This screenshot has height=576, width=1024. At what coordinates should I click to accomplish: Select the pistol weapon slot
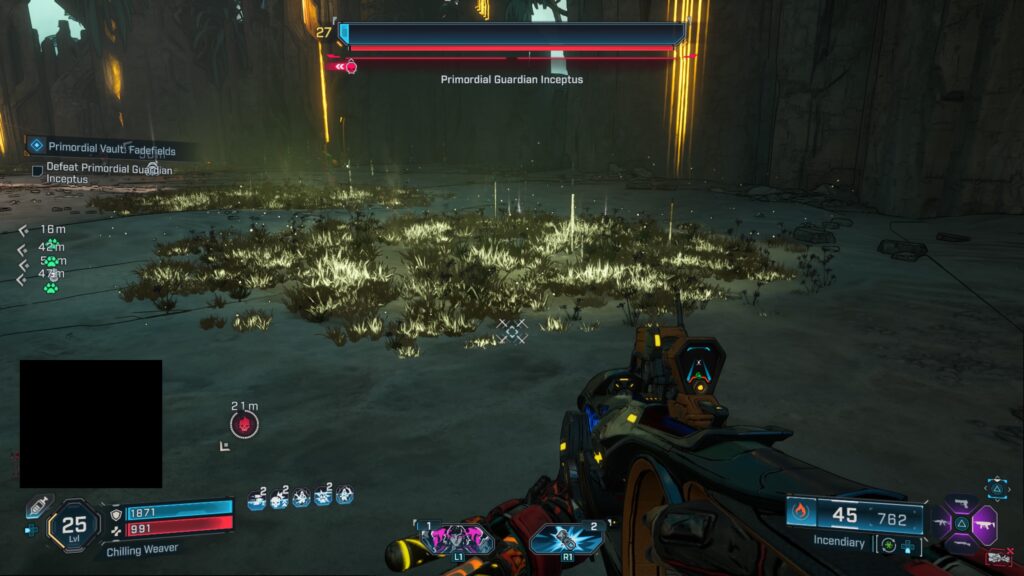(x=961, y=502)
